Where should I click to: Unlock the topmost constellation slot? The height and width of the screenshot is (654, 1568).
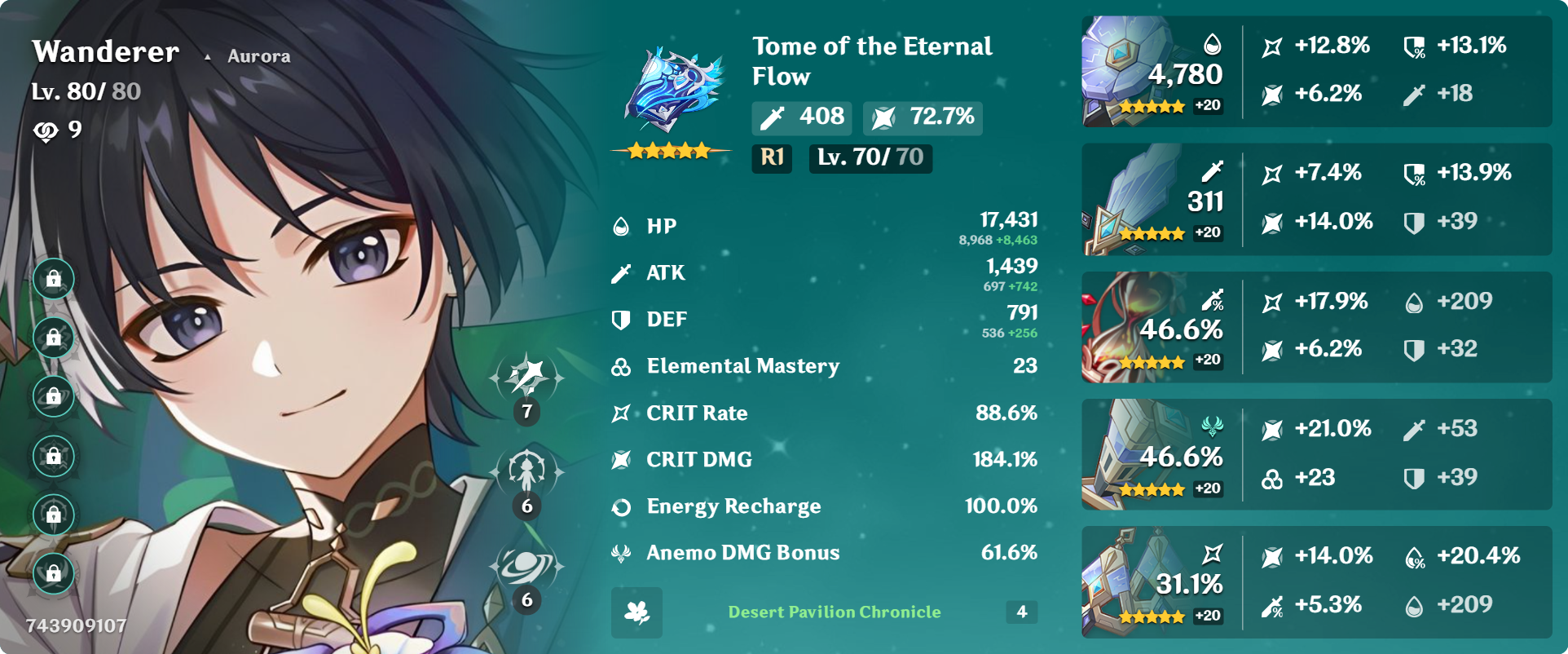click(x=53, y=278)
